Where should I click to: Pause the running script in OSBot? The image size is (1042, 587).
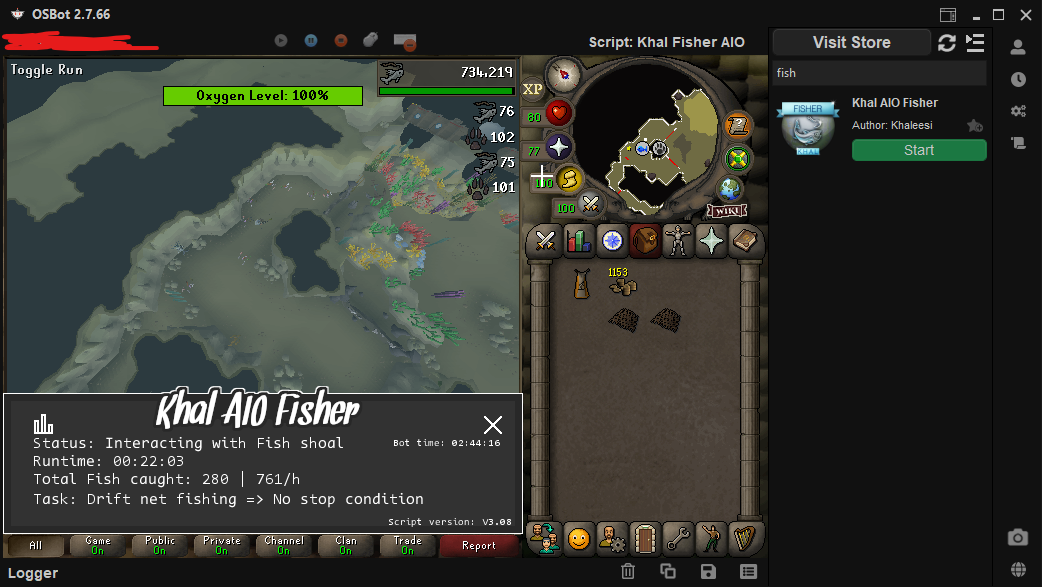click(311, 41)
